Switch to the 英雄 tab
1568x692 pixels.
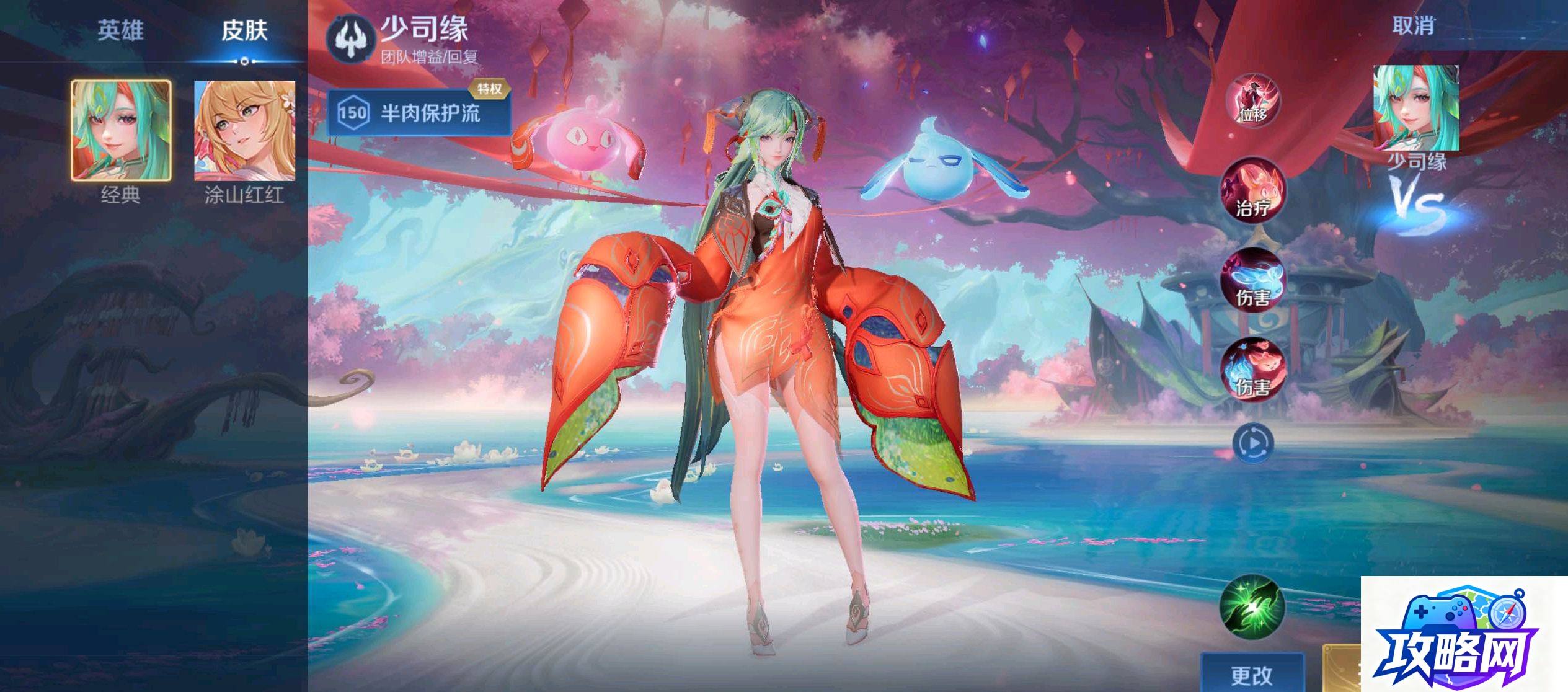click(120, 30)
